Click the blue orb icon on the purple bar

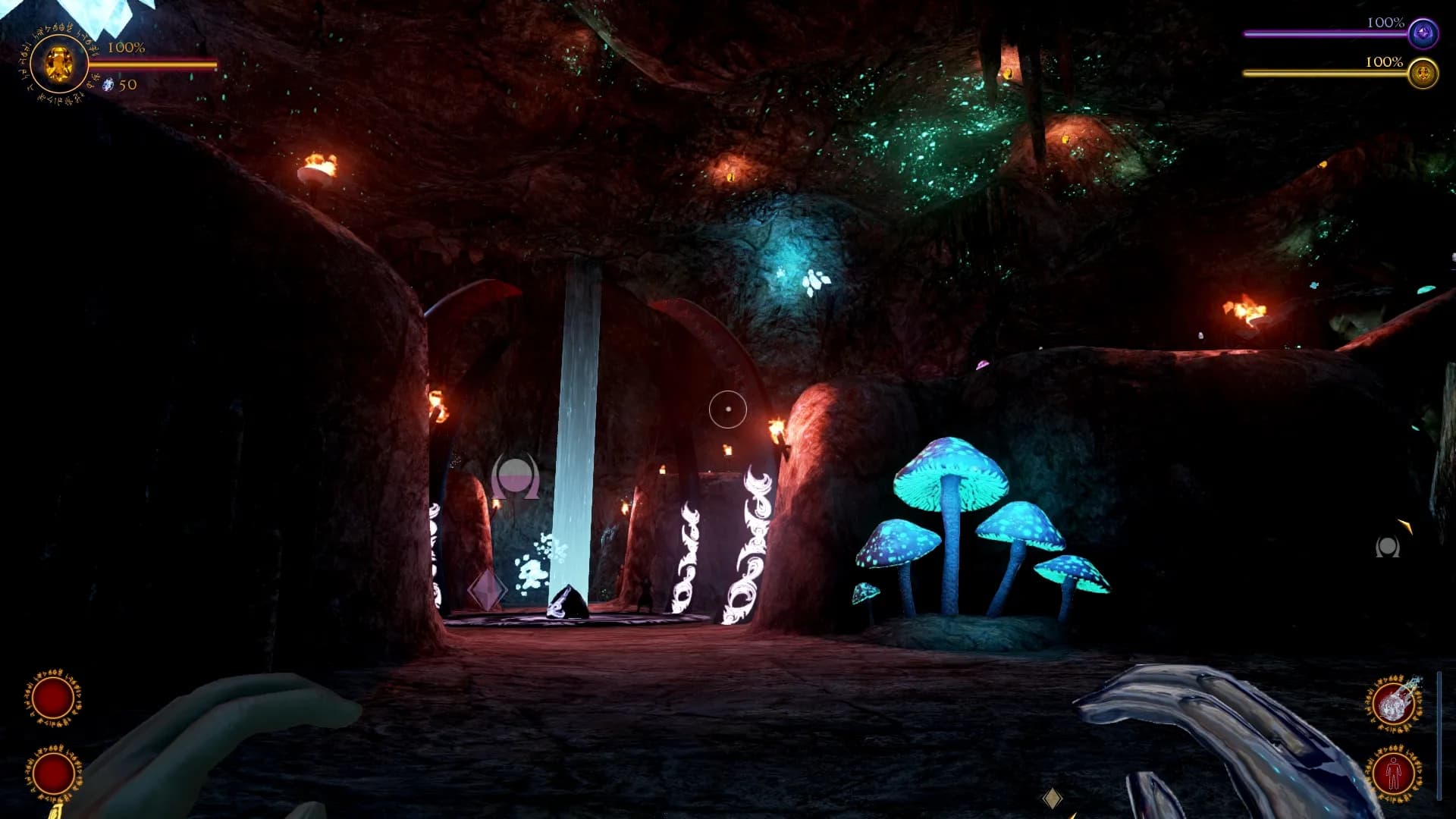pos(1424,32)
